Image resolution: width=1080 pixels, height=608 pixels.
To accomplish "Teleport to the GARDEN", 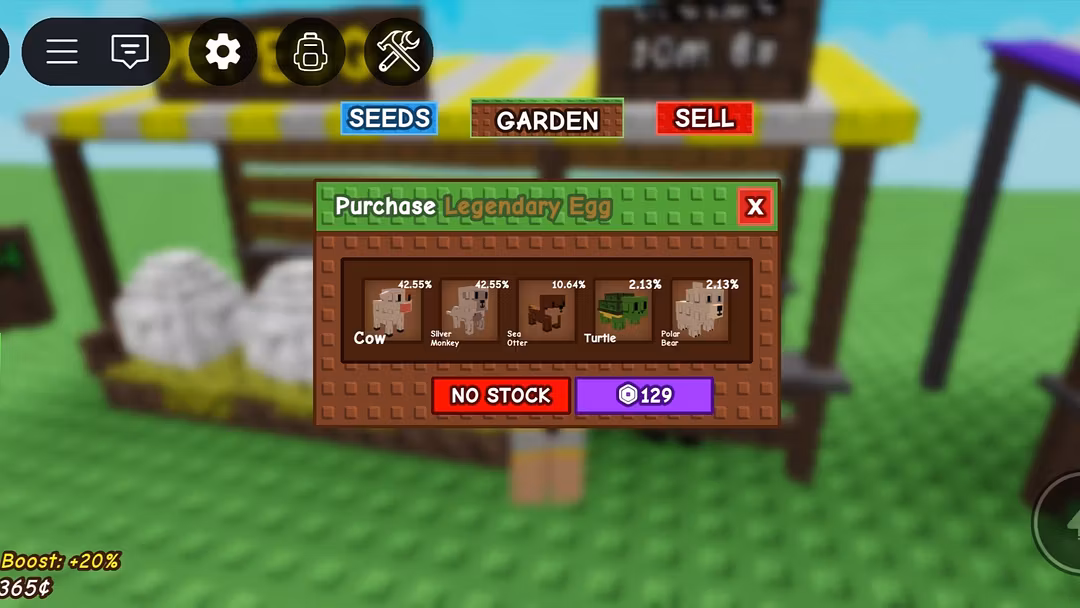I will pos(547,119).
